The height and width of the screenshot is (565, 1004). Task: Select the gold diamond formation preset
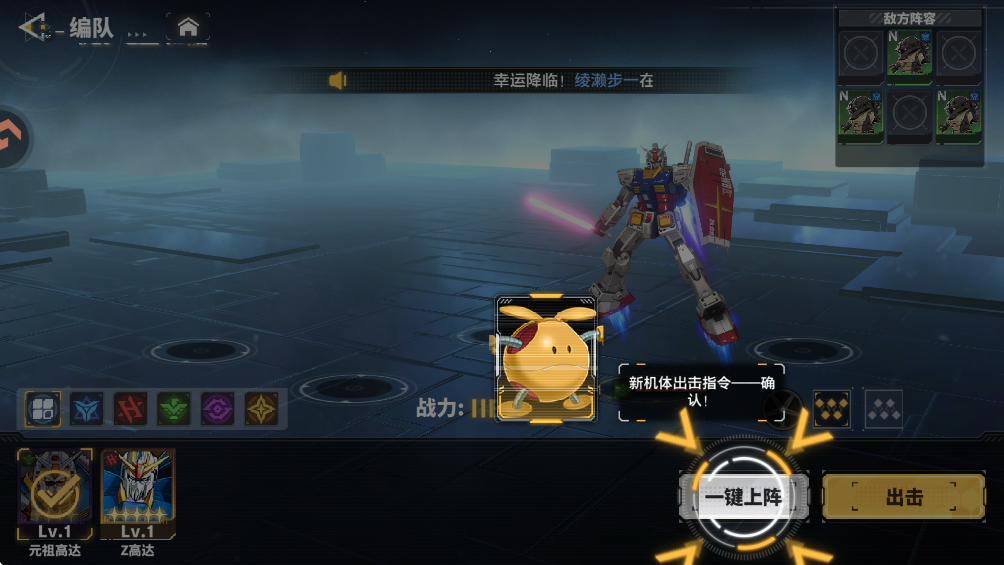click(x=832, y=408)
